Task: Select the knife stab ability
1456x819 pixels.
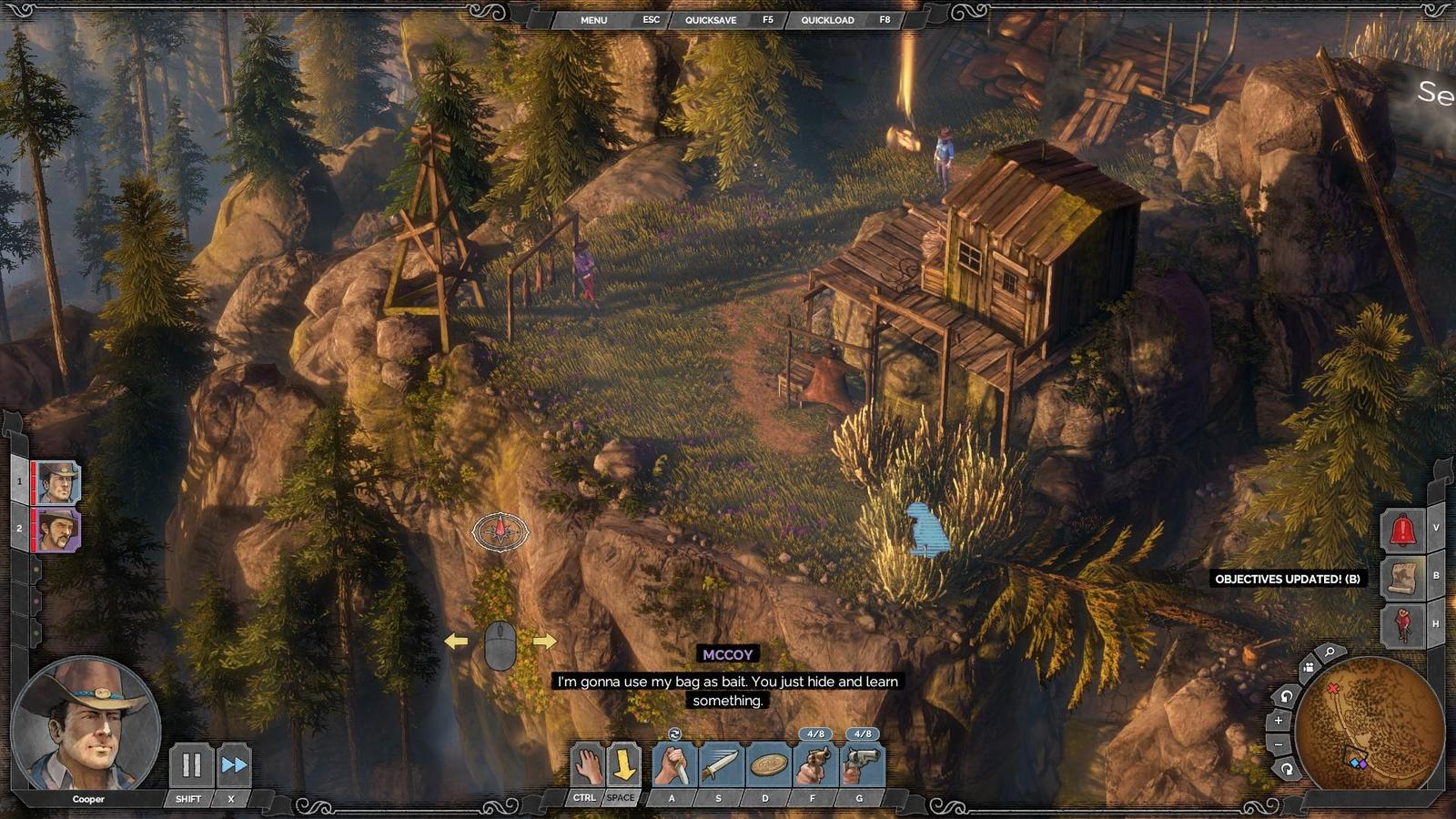Action: (x=674, y=765)
